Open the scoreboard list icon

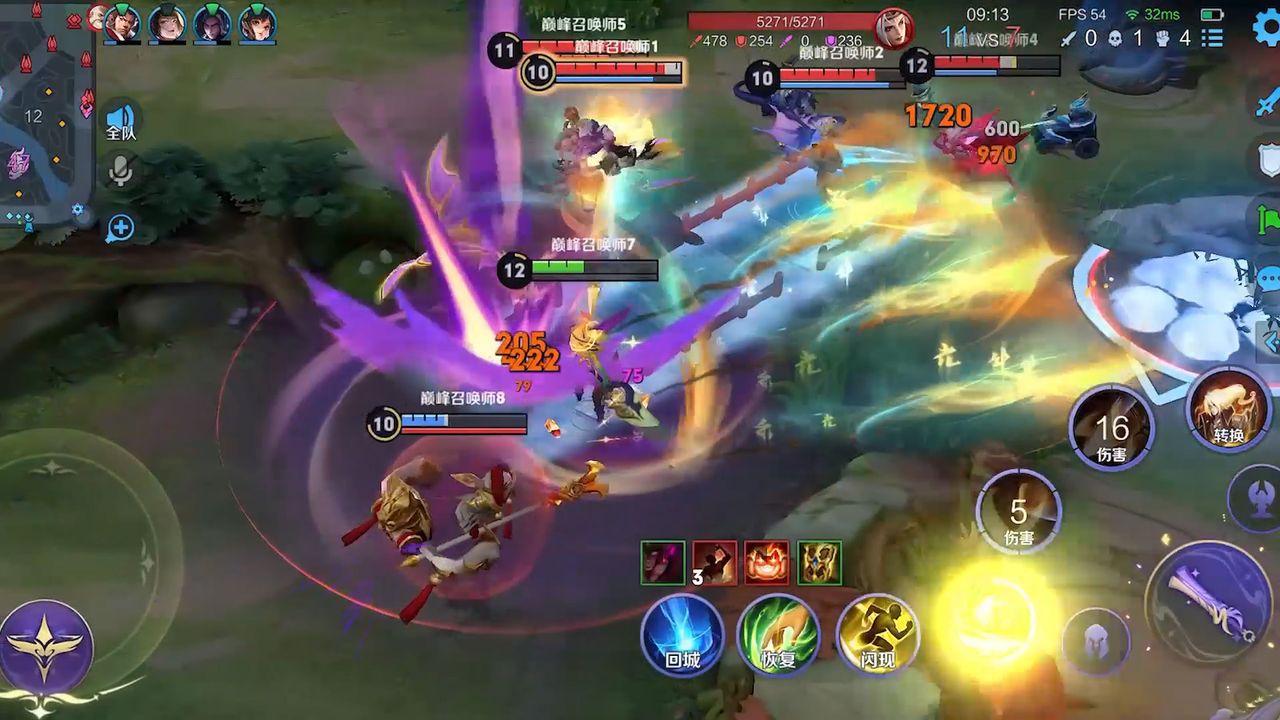[x=1212, y=38]
